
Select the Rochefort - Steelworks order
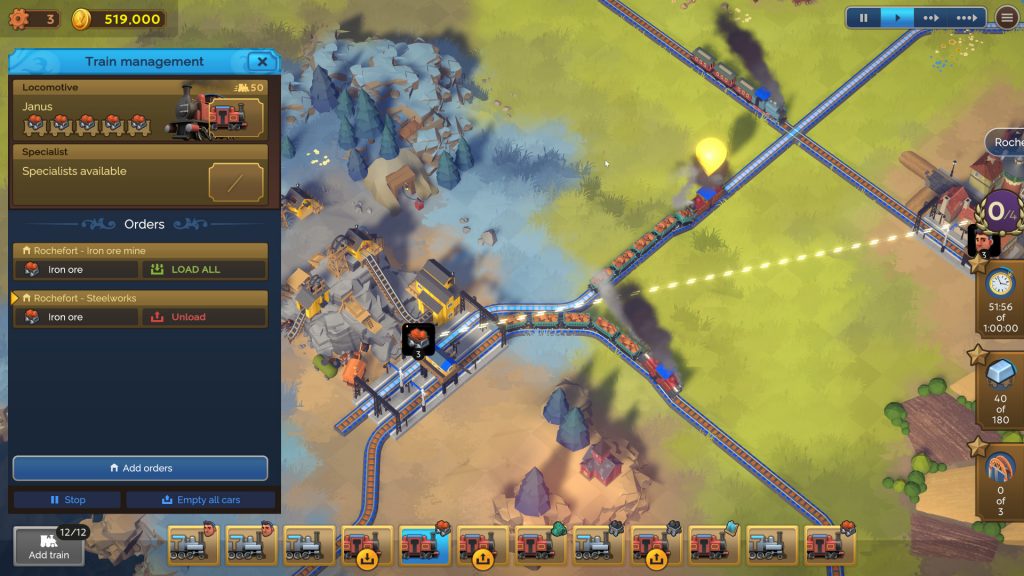click(140, 298)
